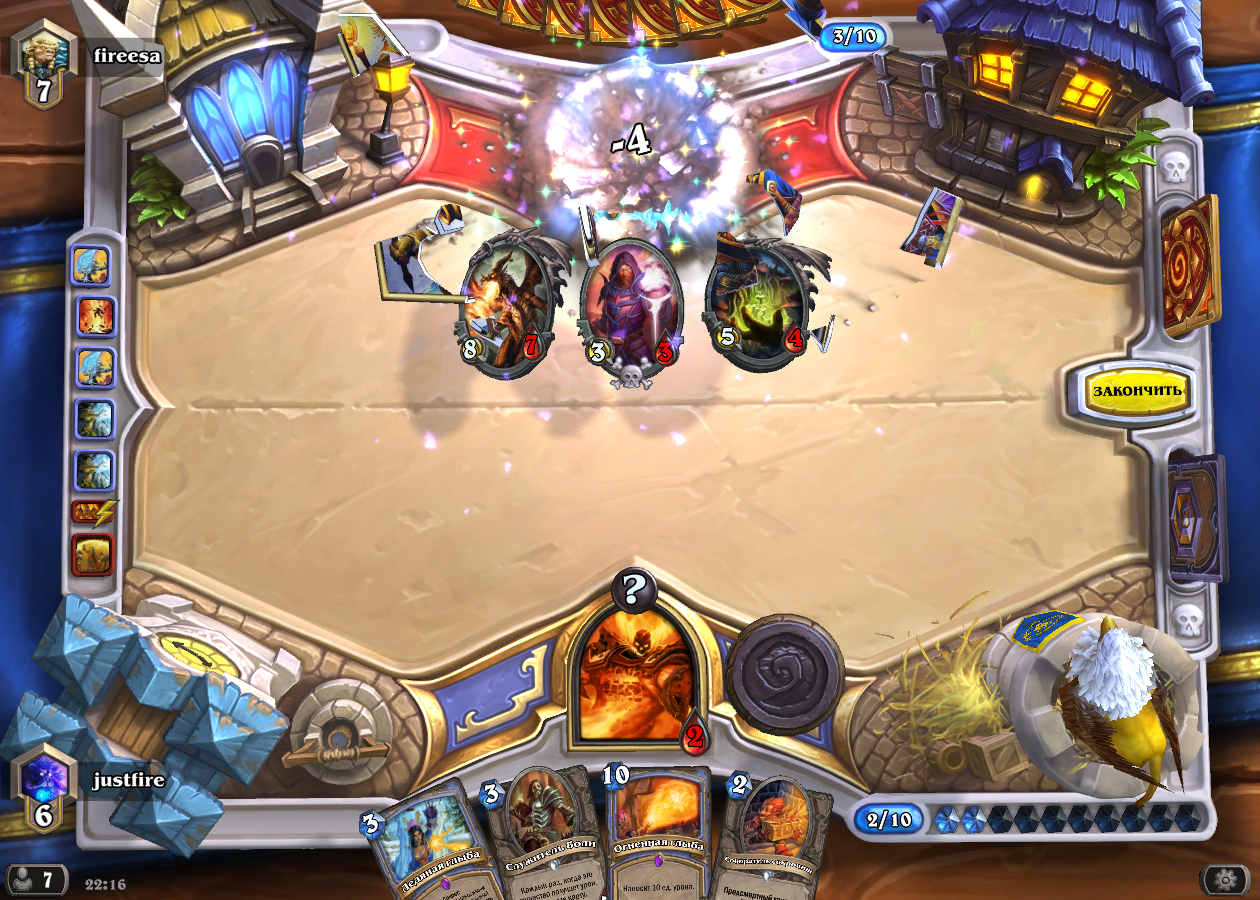This screenshot has height=900, width=1260.
Task: End the turn with the Закончить button
Action: (x=1138, y=390)
